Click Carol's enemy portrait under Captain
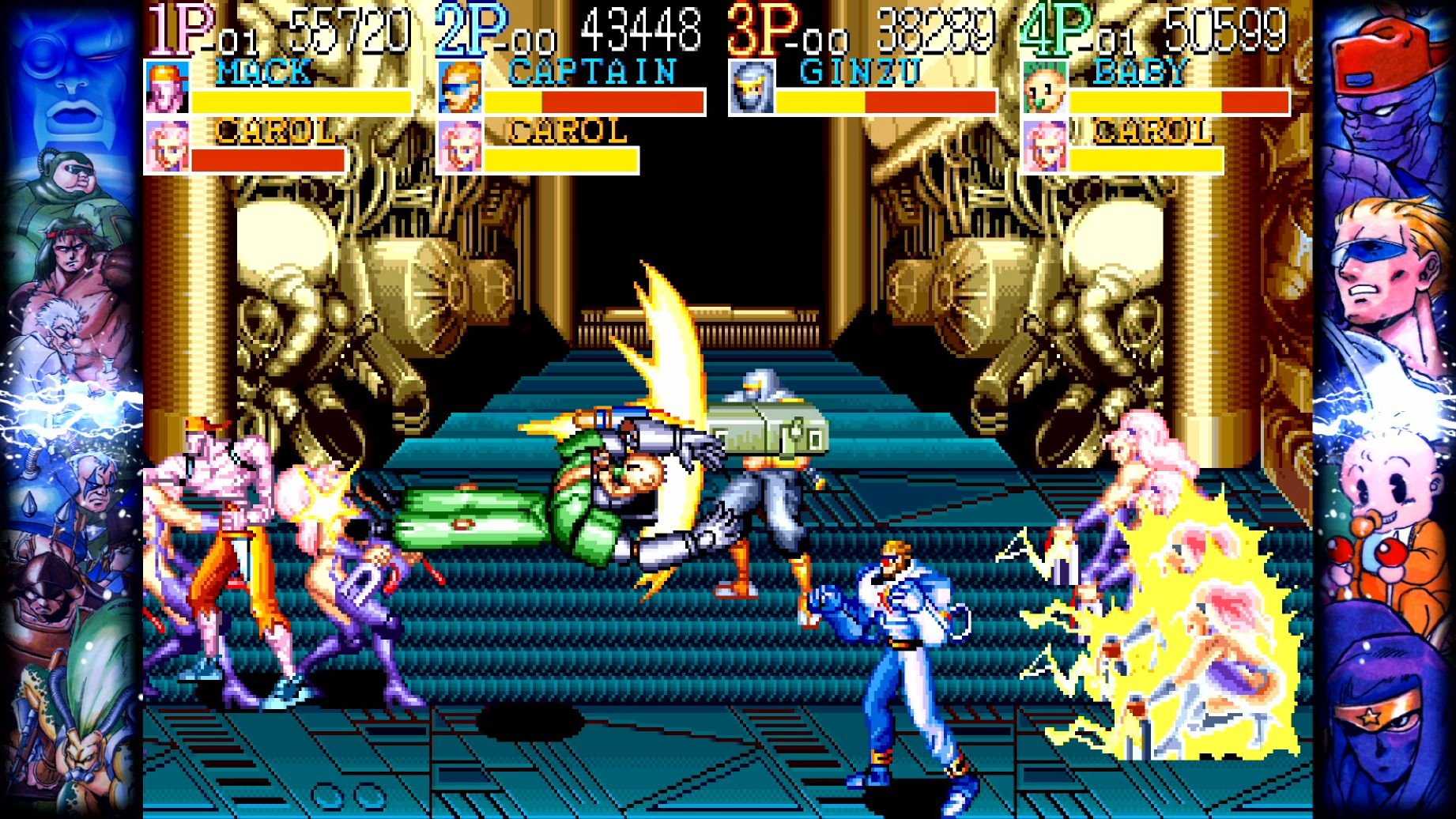This screenshot has width=1456, height=819. tap(461, 145)
